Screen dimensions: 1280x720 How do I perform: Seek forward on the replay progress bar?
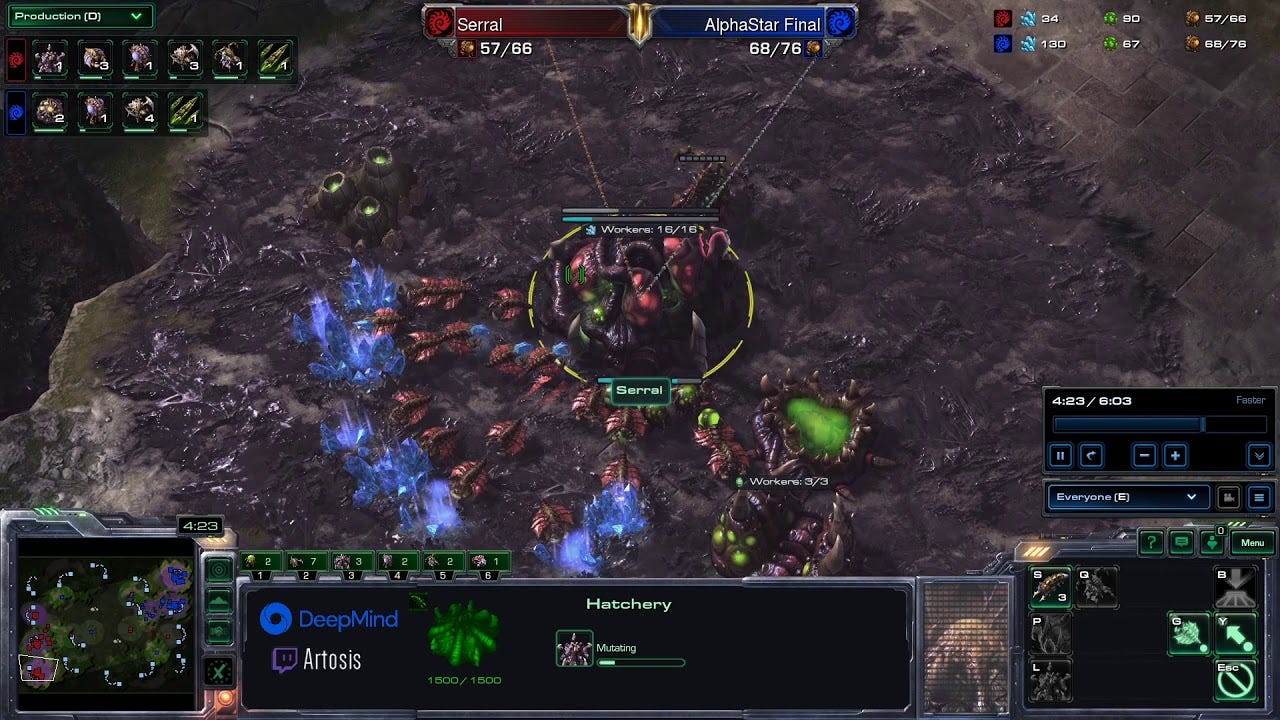(x=1235, y=424)
